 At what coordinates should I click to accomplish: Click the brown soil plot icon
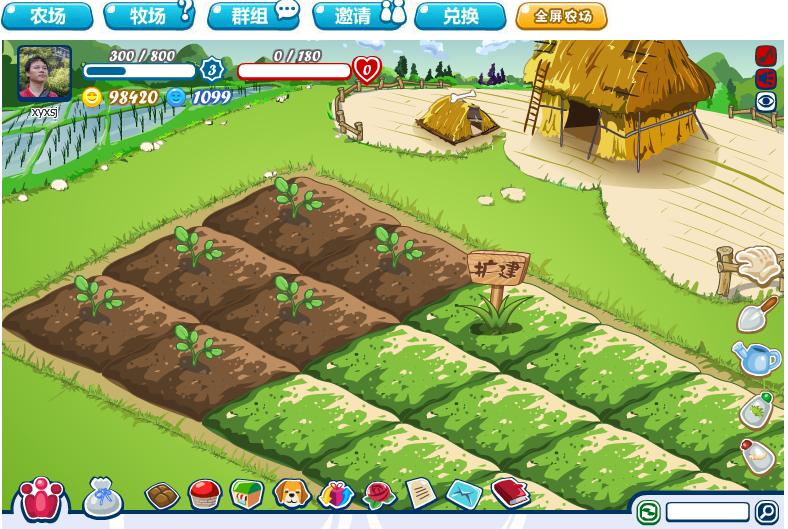161,495
